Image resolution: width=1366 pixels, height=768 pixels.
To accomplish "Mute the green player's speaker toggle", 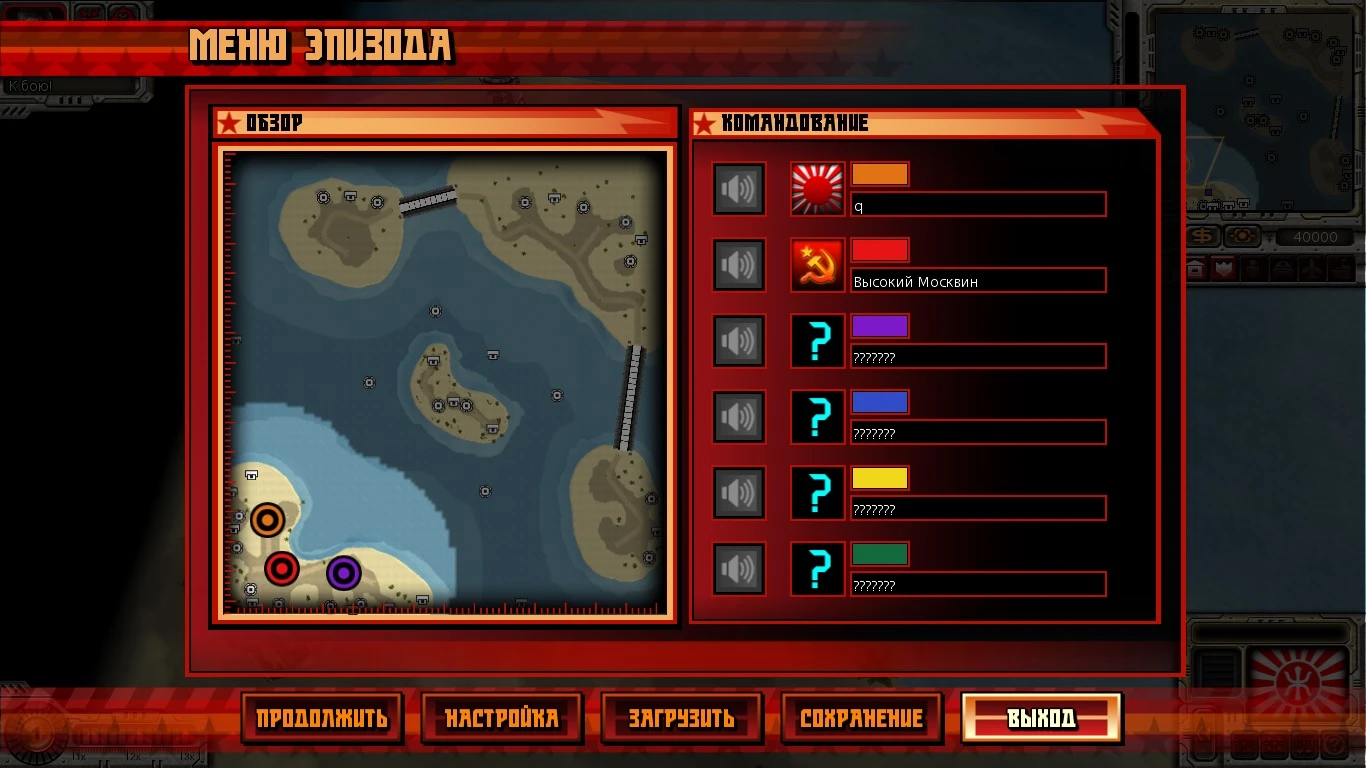I will (x=739, y=568).
